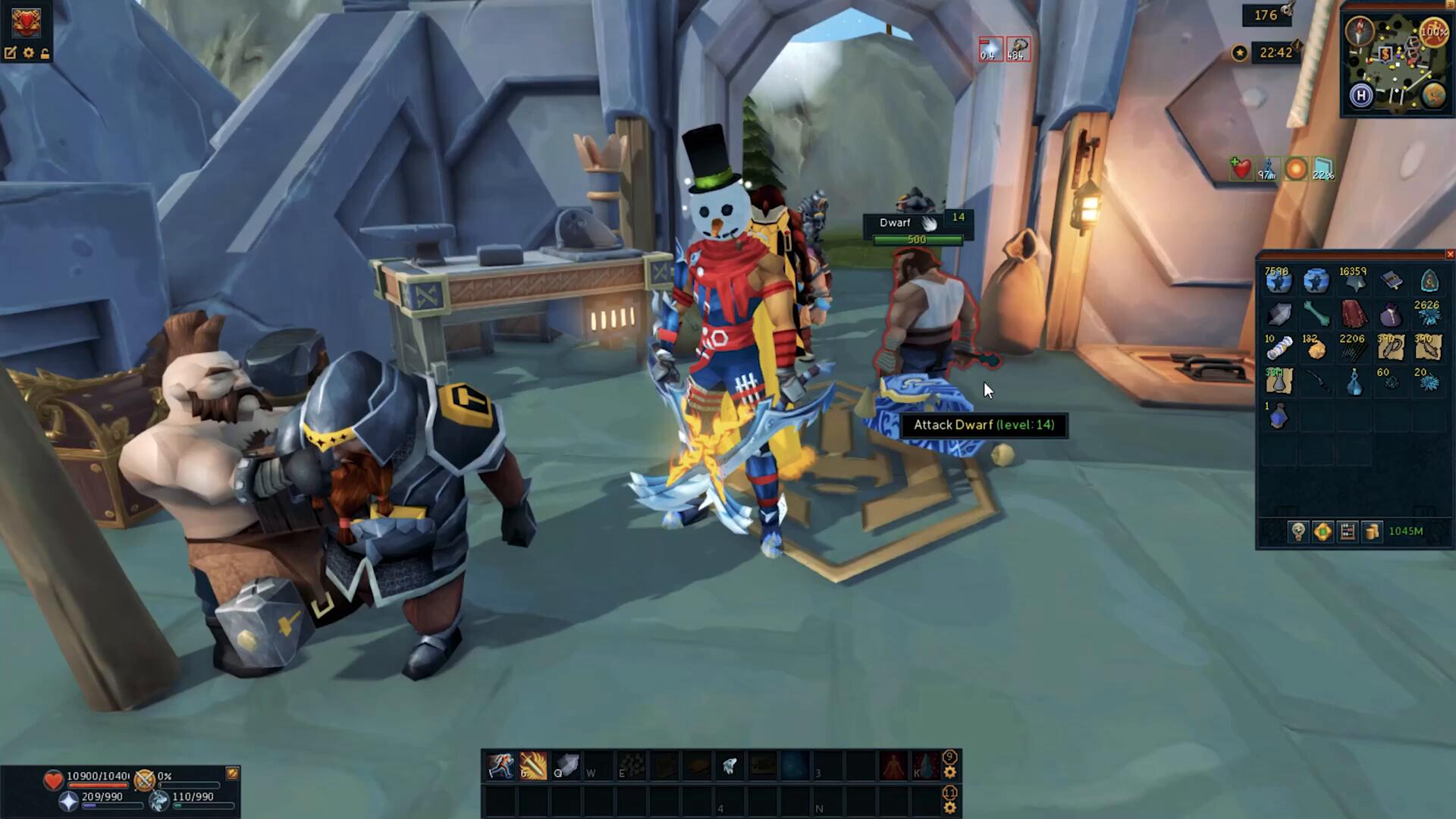Screen dimensions: 1456x819
Task: Activate the home teleport button
Action: click(1362, 96)
